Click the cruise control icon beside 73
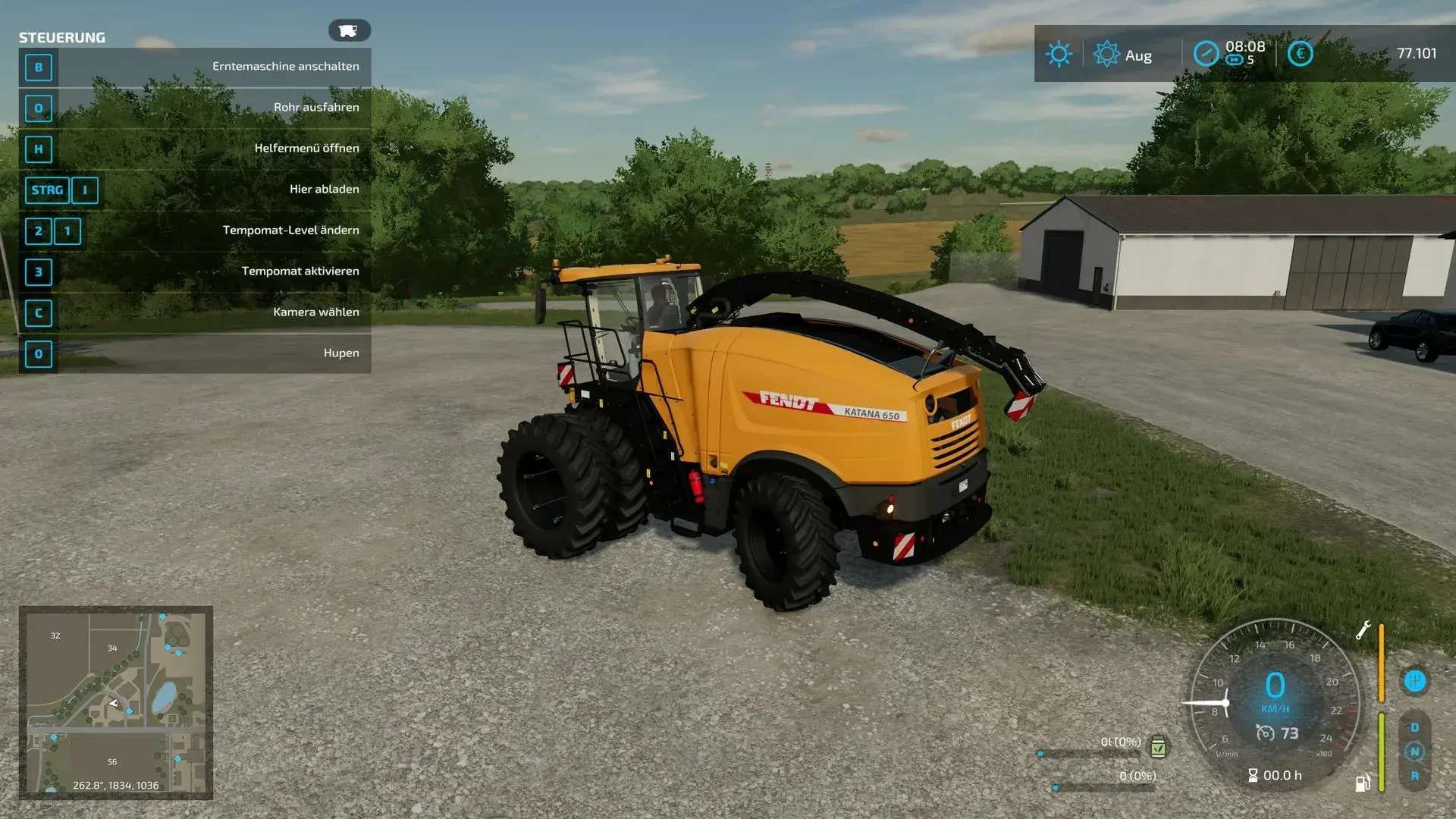1456x819 pixels. (1265, 733)
